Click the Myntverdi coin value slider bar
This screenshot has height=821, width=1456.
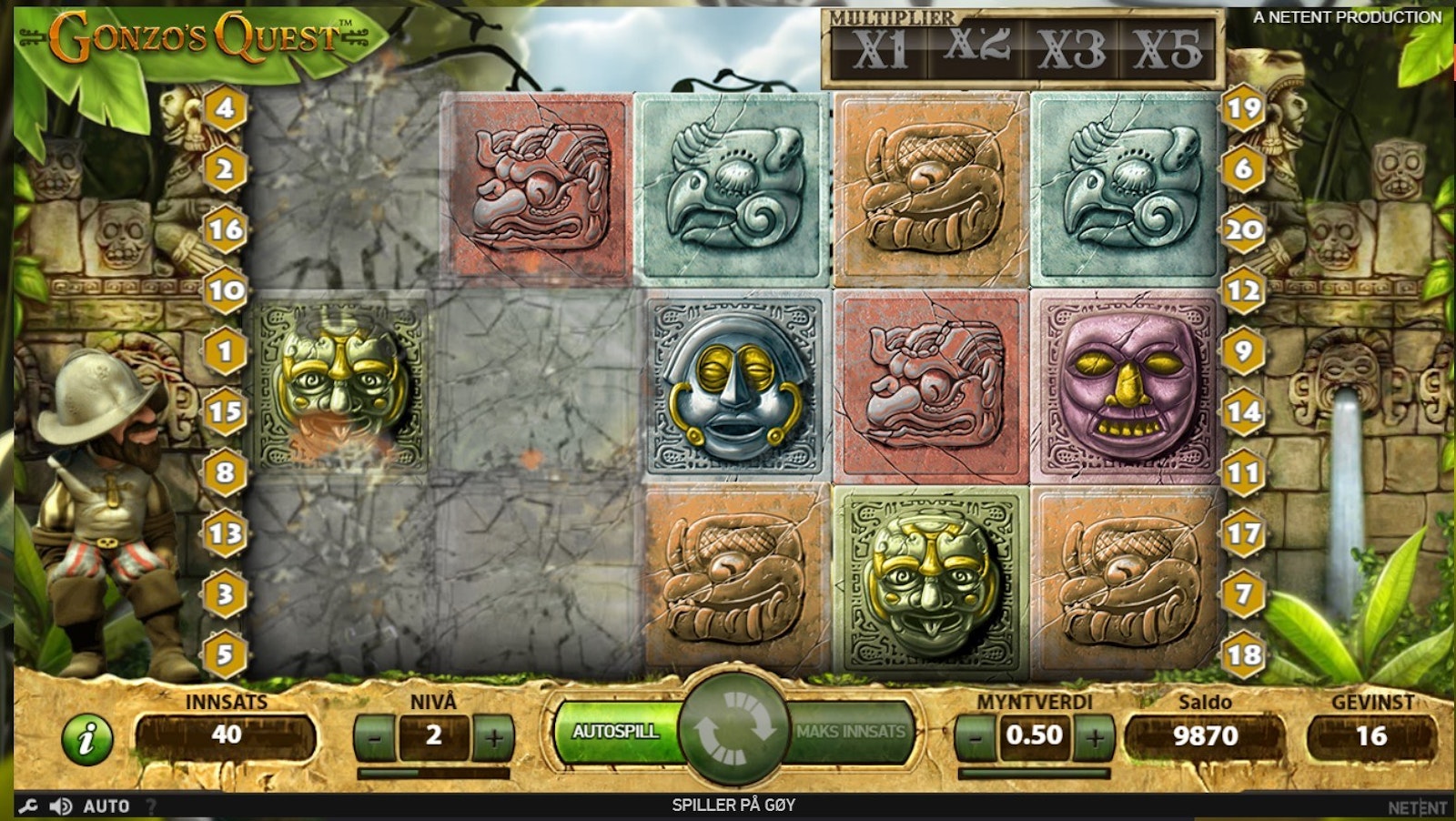(1034, 774)
